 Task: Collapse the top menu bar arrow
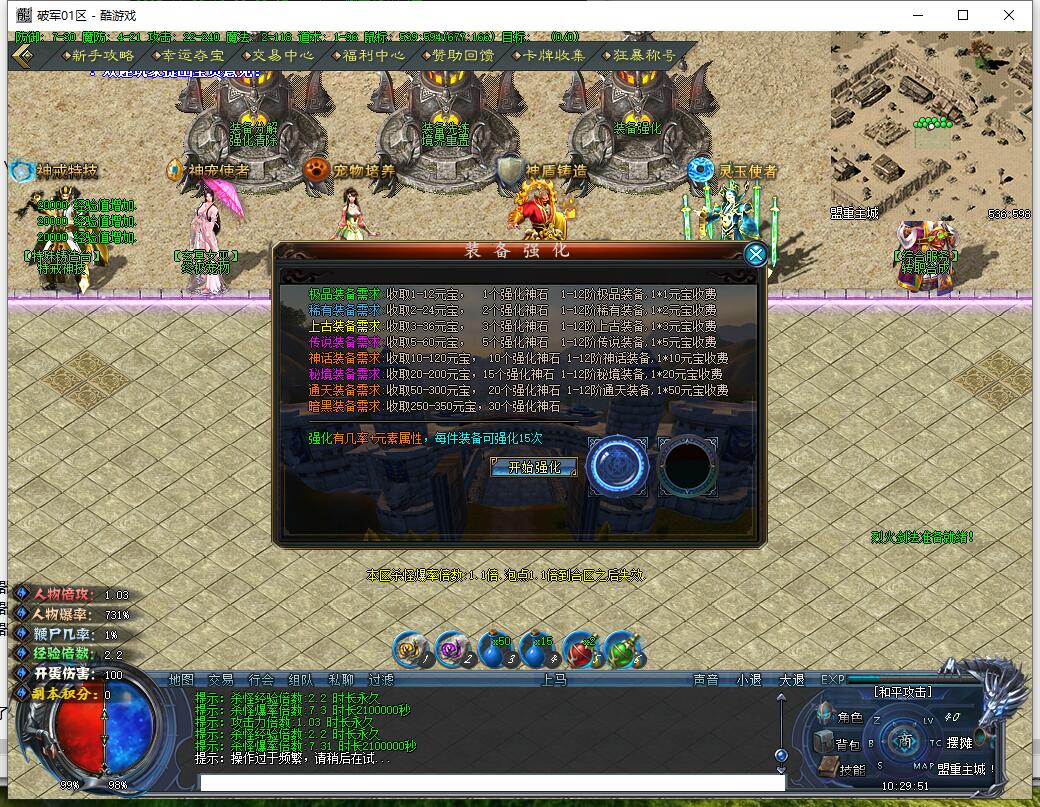pos(24,56)
